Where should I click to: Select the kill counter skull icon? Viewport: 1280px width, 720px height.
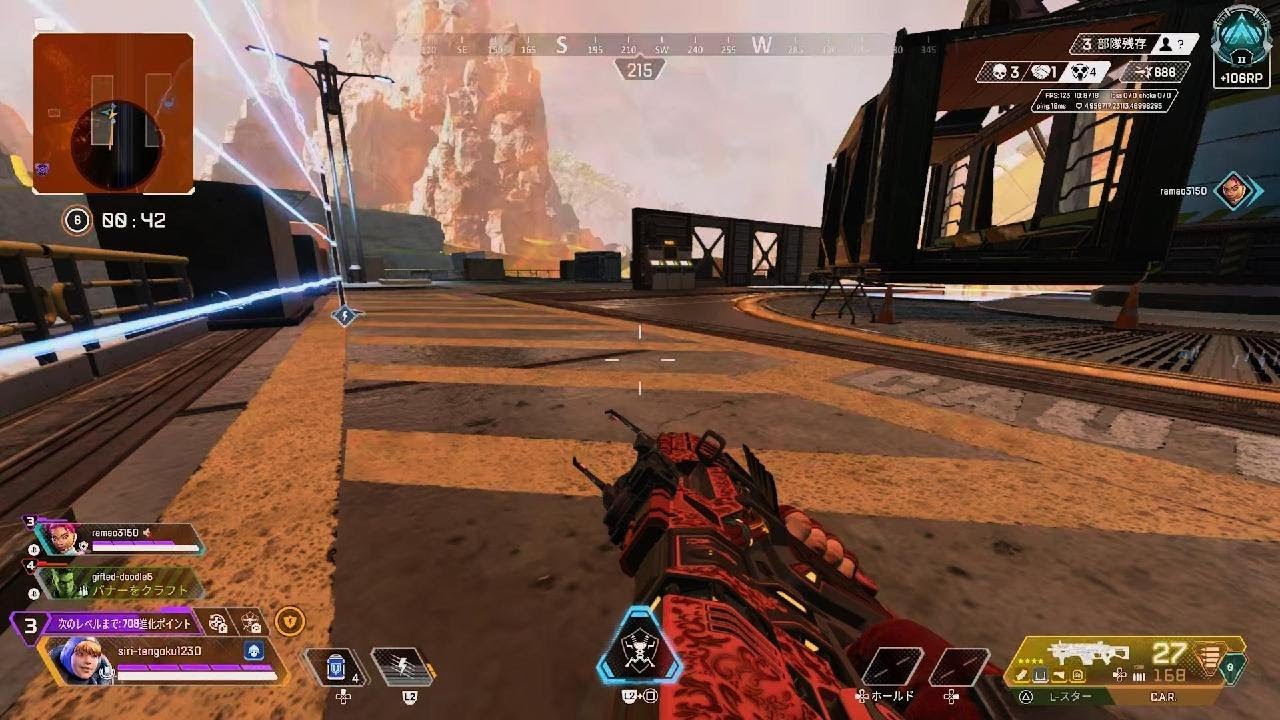(x=999, y=71)
